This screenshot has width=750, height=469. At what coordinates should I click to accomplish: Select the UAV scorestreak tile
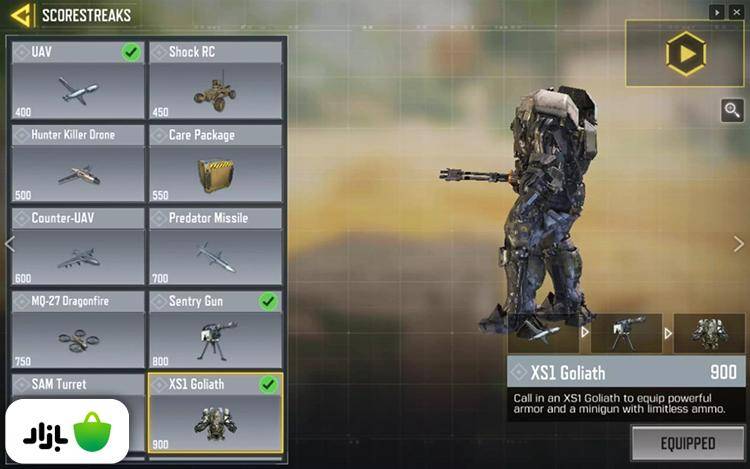click(78, 80)
